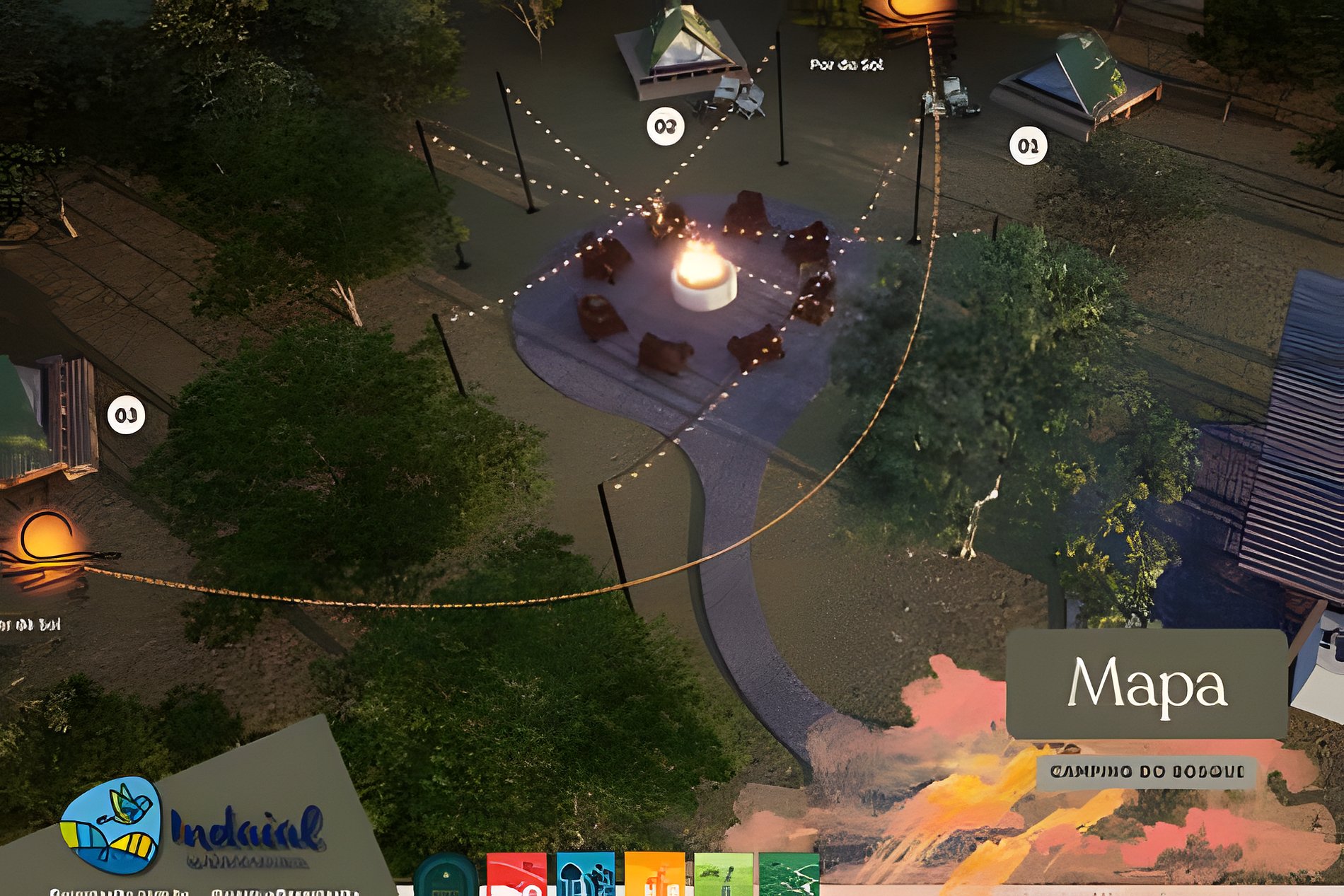1344x896 pixels.
Task: Open the orange tile in the bottom strip
Action: click(654, 875)
